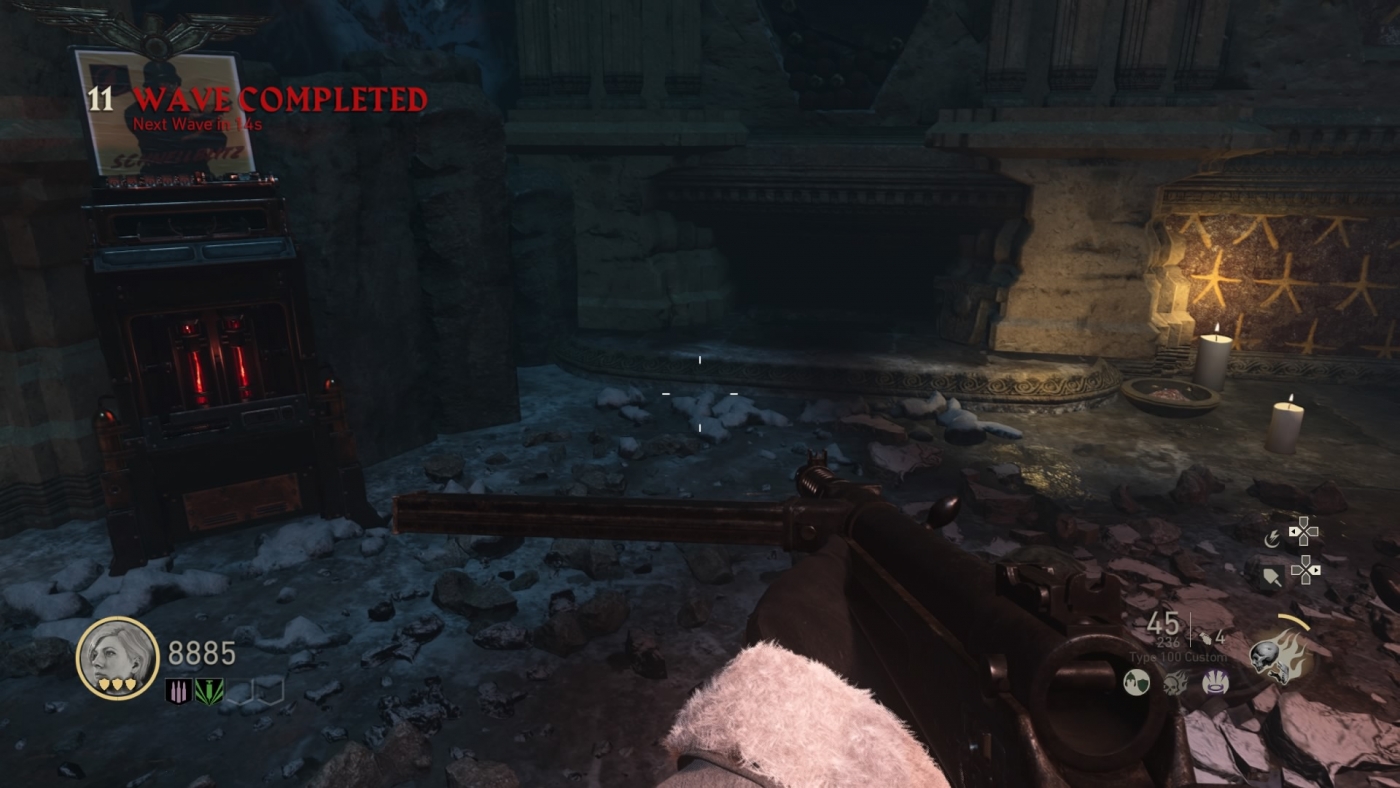1400x788 pixels.
Task: Click the 8885 points counter
Action: [200, 652]
